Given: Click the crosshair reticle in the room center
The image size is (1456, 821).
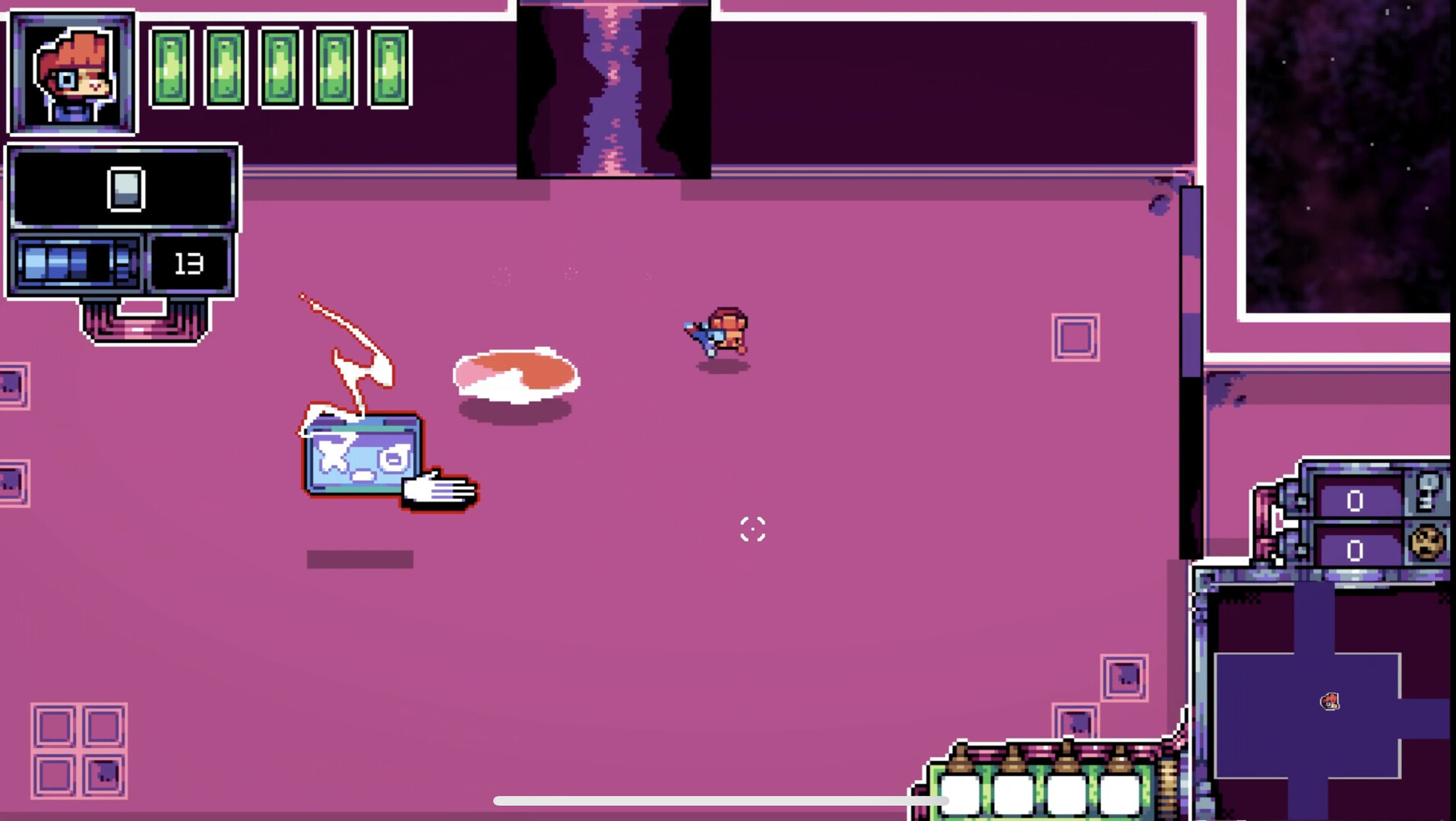Looking at the screenshot, I should point(751,529).
